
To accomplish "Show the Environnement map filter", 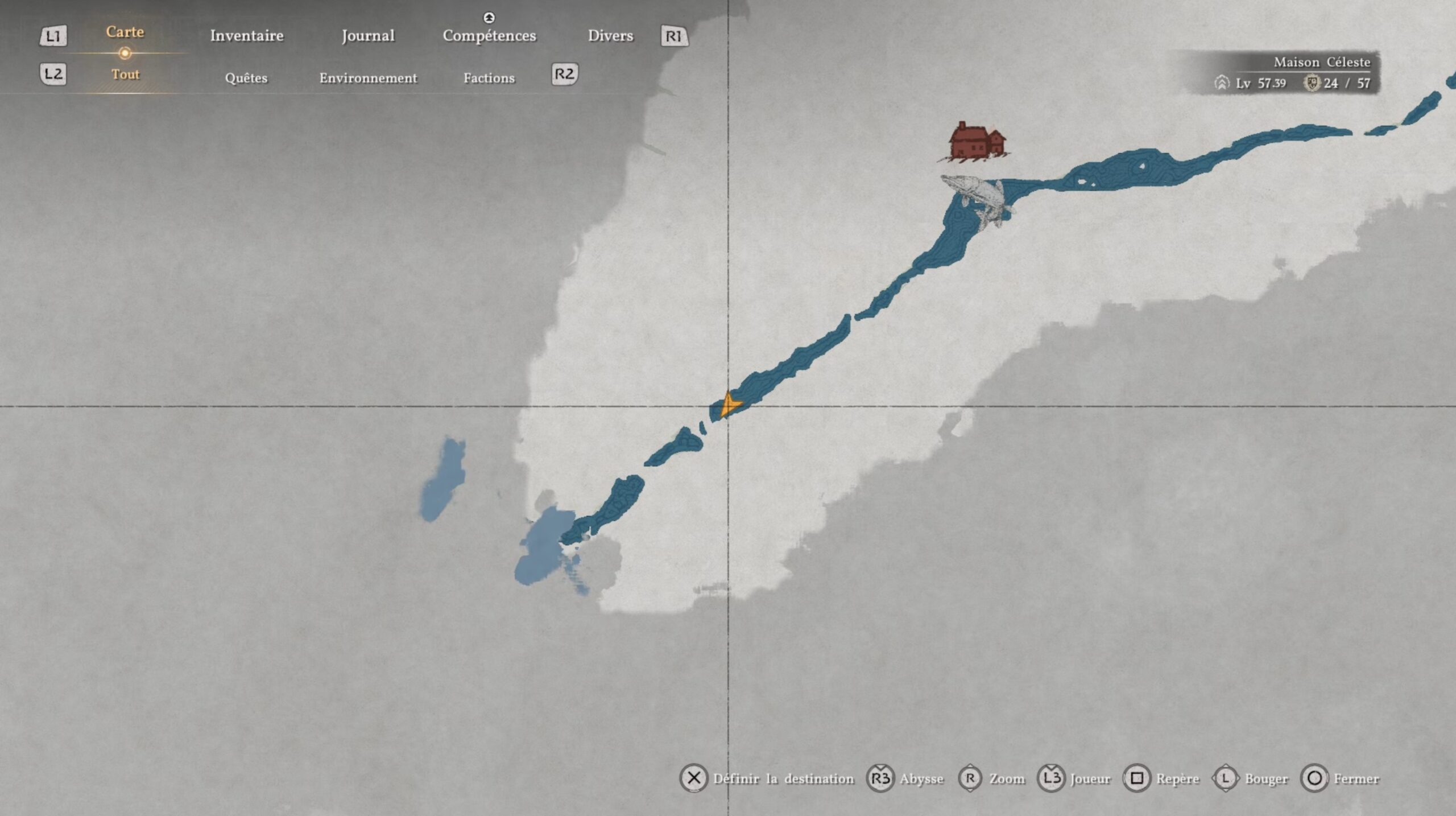I will pos(368,78).
